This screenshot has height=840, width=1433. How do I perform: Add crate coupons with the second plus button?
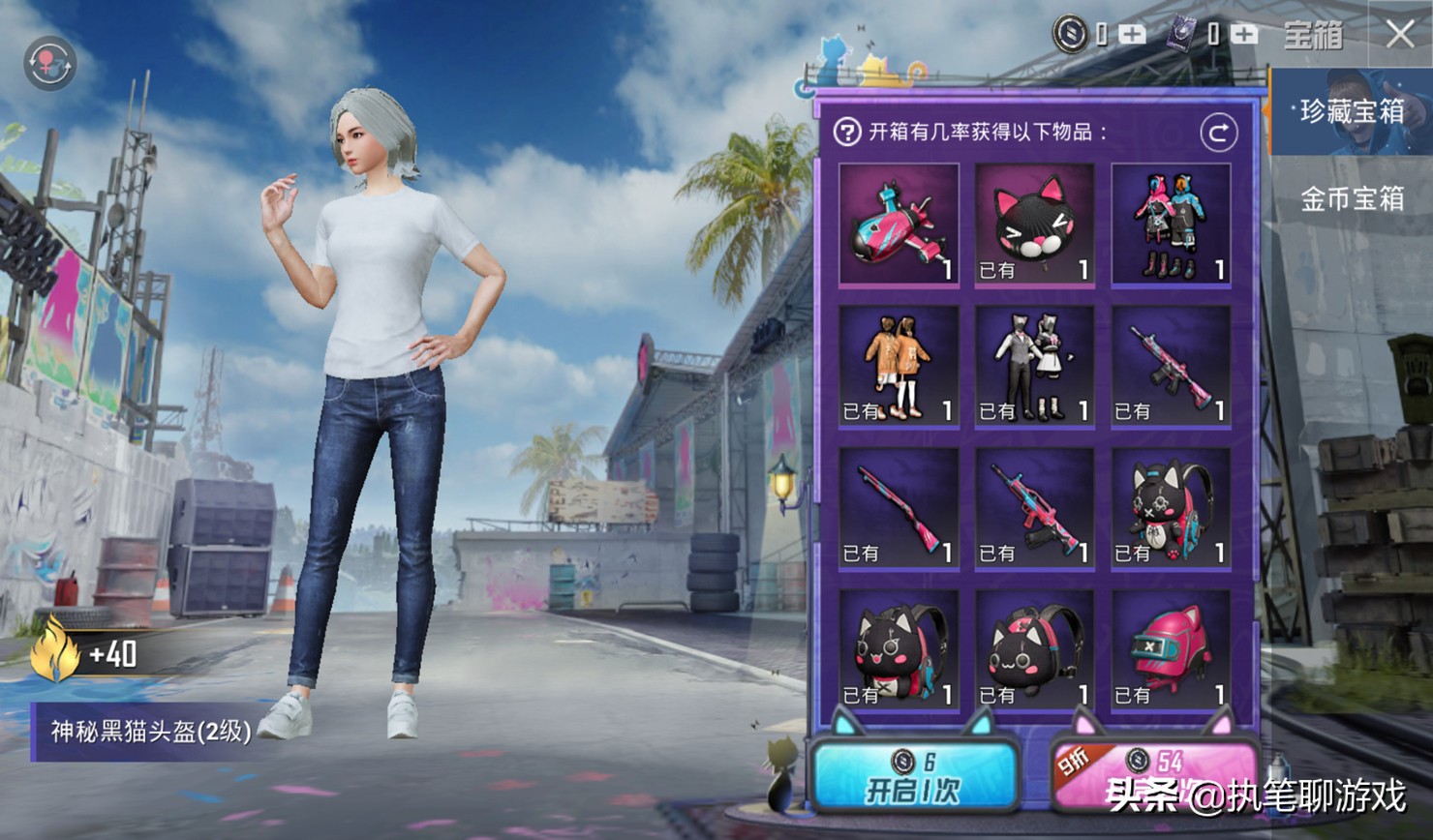point(1244,35)
